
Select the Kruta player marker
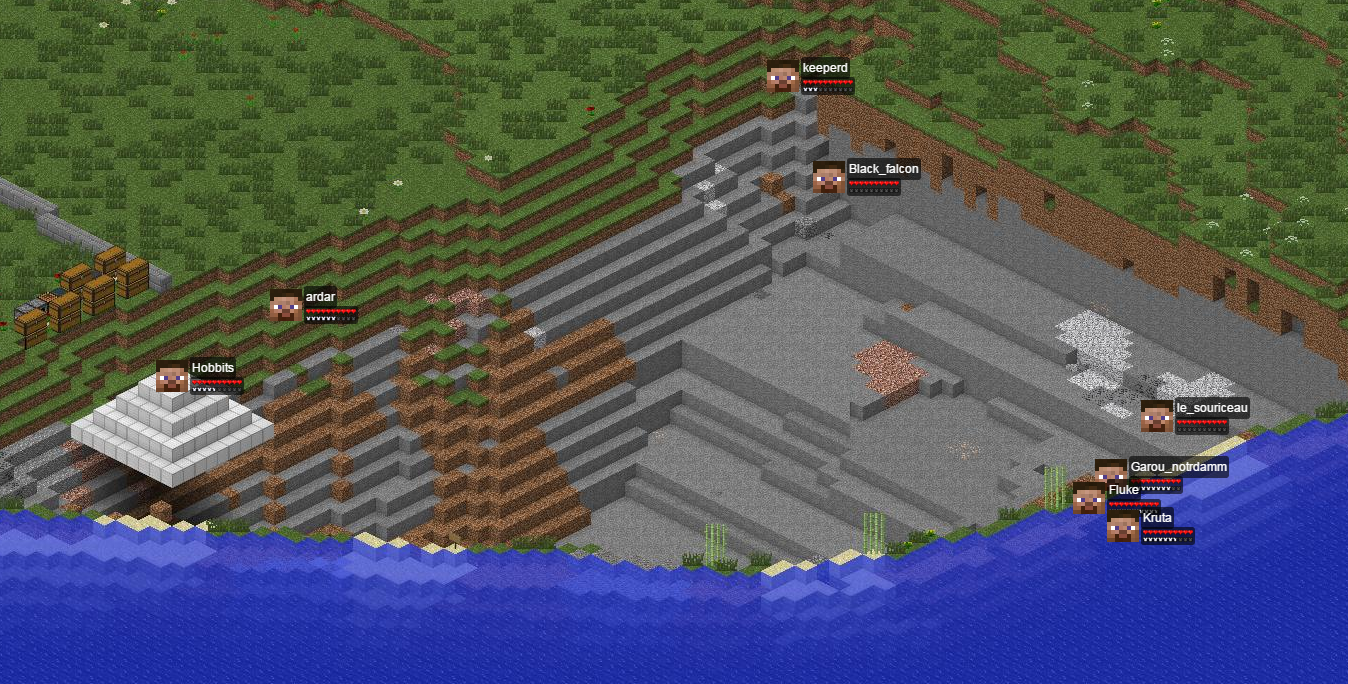tap(1123, 527)
